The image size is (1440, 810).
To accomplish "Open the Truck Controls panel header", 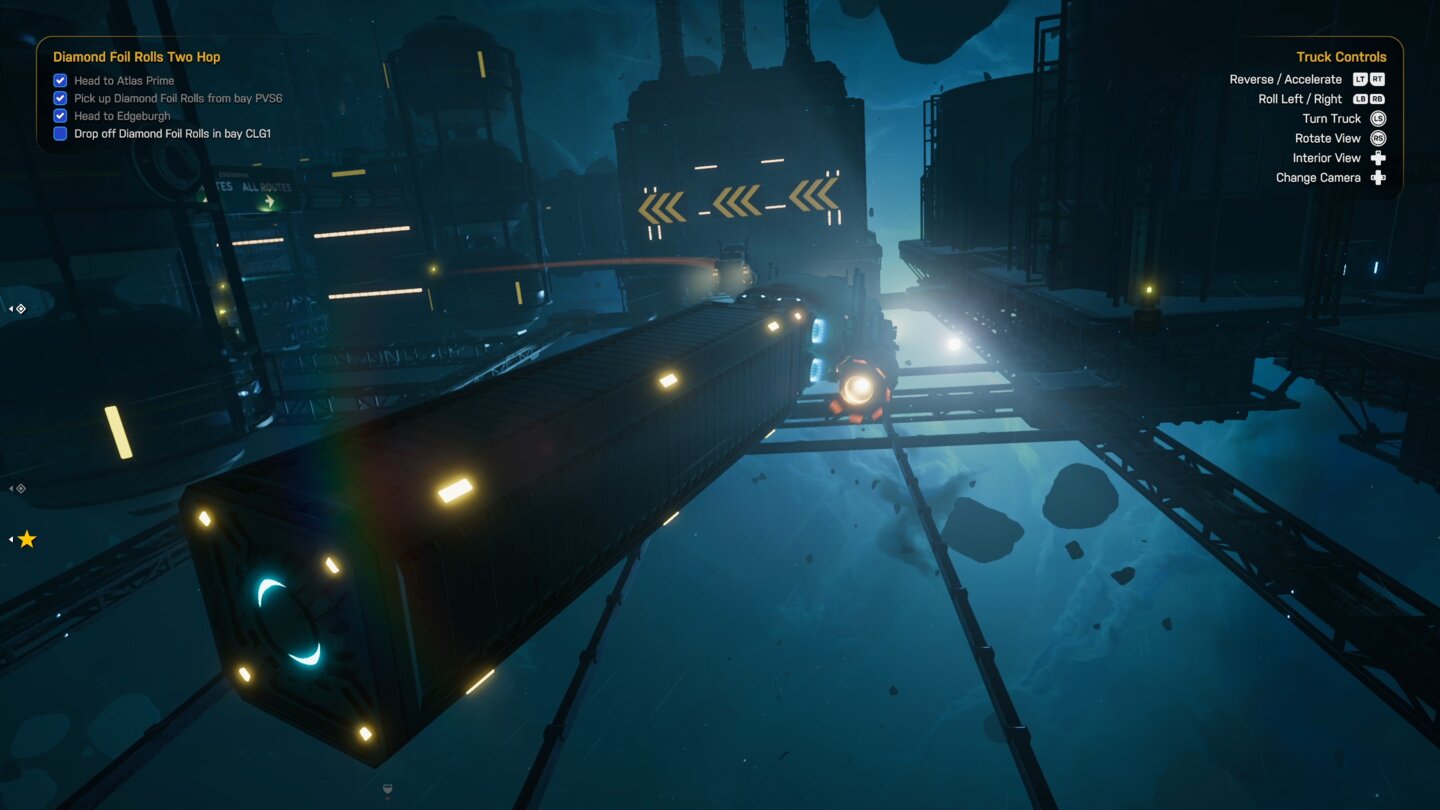I will (x=1341, y=56).
